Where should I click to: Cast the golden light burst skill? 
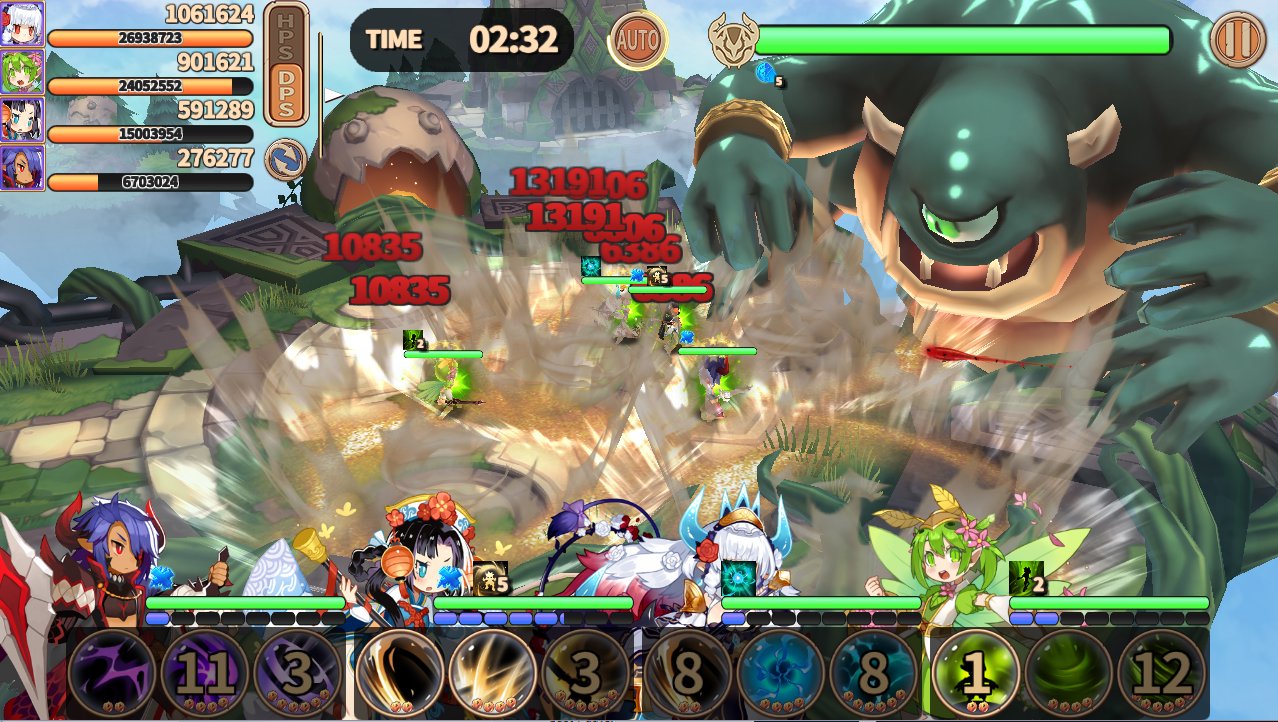[493, 674]
